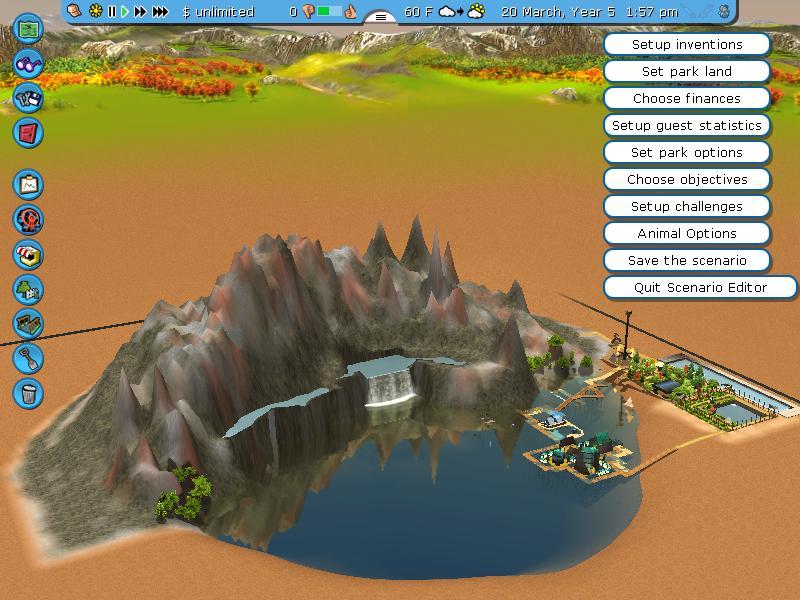Open Setup inventions
The height and width of the screenshot is (600, 800).
click(x=687, y=45)
